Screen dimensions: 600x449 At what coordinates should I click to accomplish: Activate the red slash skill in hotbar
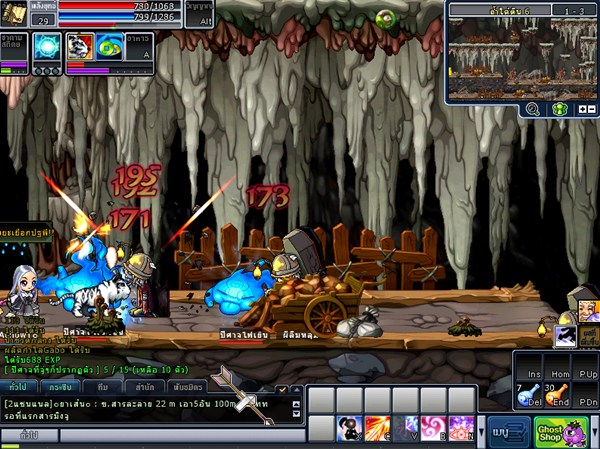[377, 430]
